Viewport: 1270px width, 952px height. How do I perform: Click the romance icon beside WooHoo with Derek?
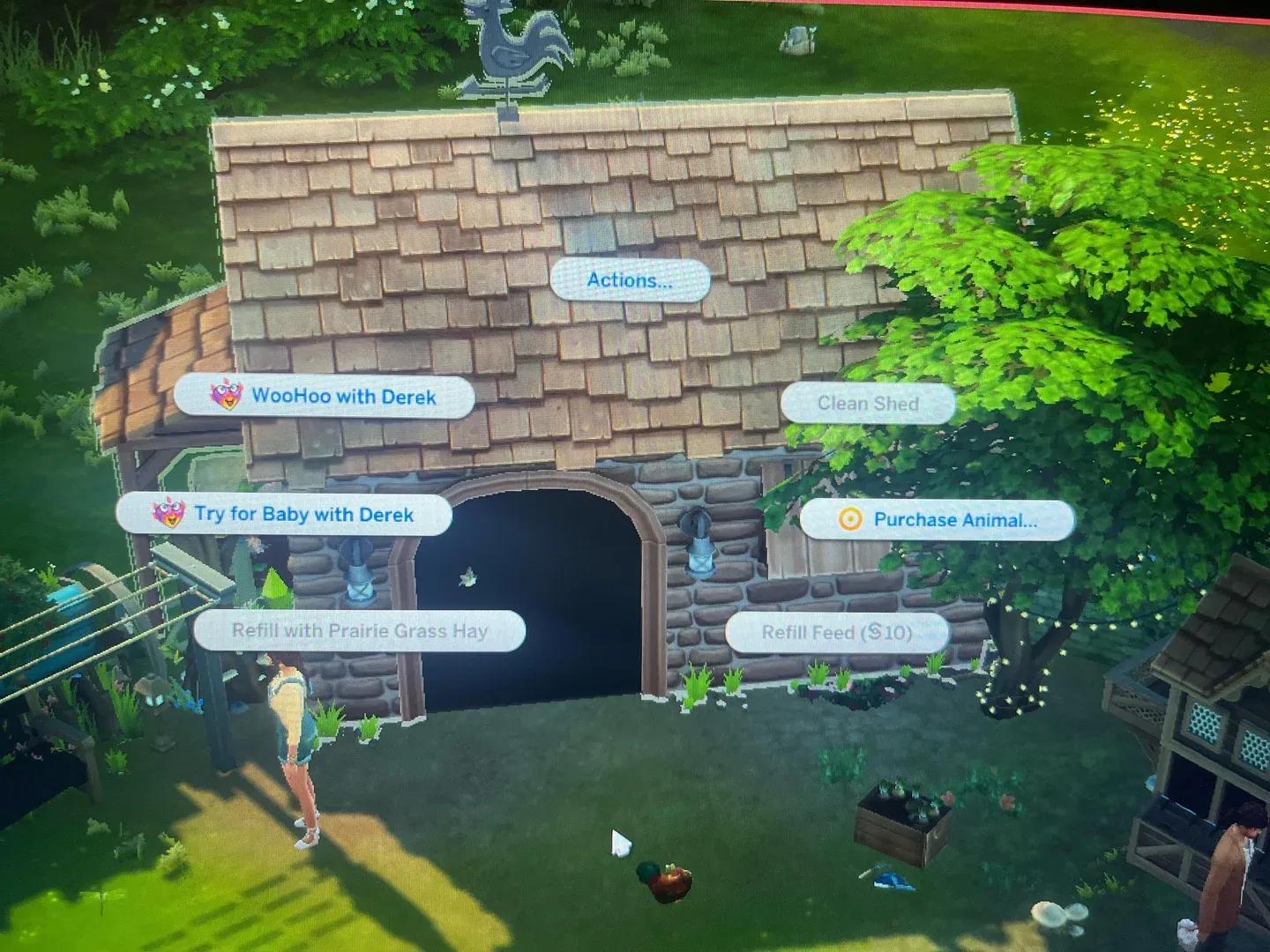point(229,397)
